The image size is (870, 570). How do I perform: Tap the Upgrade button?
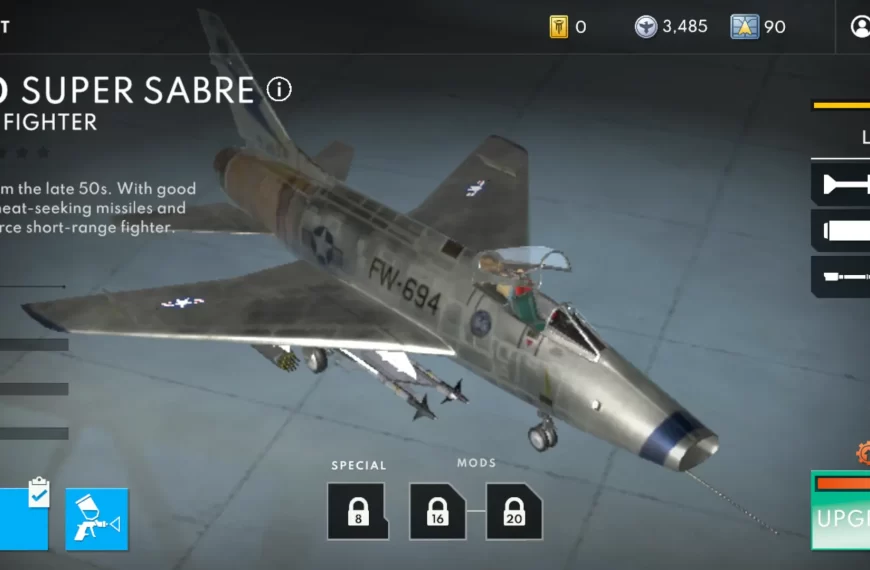pos(841,517)
